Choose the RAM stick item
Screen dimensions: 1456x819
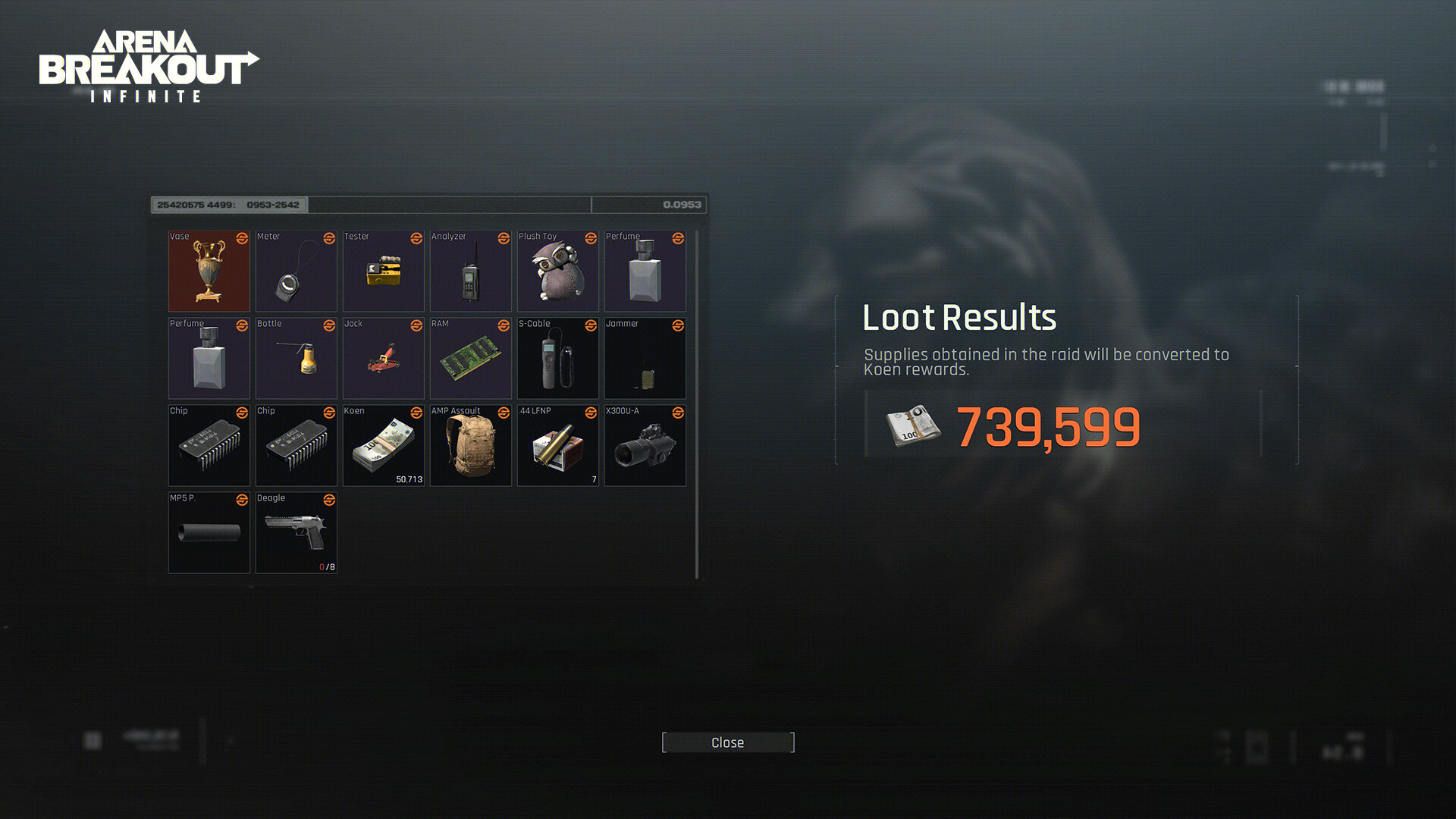tap(470, 359)
